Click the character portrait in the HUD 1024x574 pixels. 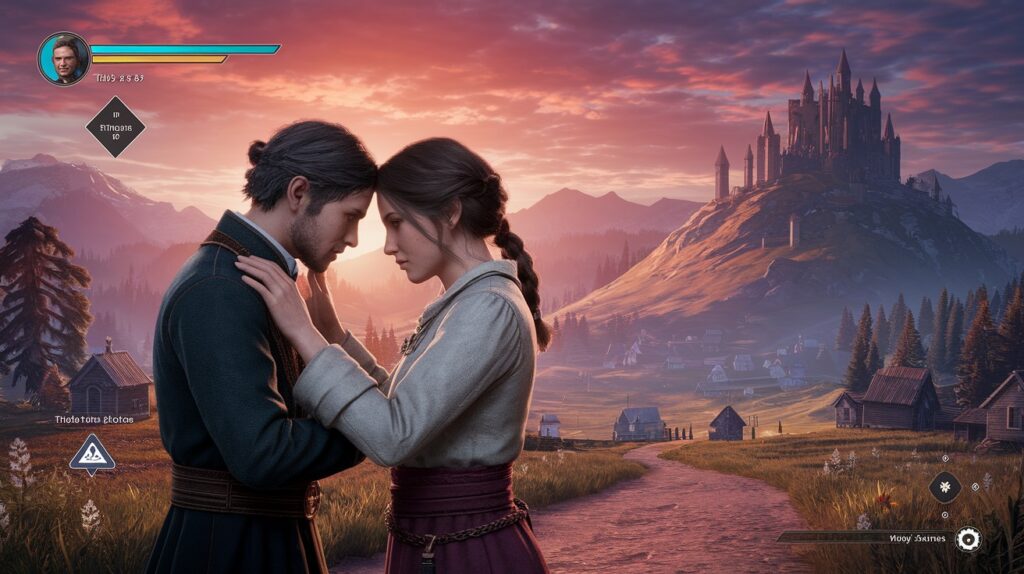click(x=64, y=58)
